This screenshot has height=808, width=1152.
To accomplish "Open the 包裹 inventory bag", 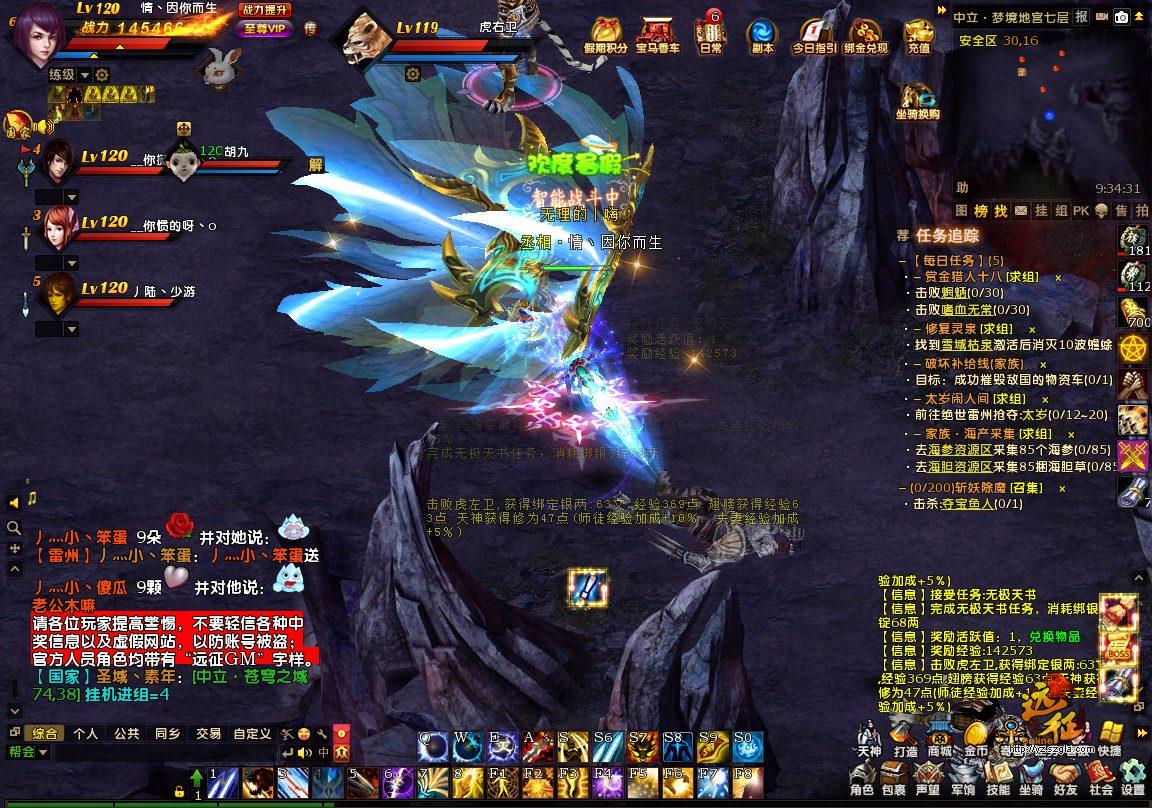I will pyautogui.click(x=894, y=777).
